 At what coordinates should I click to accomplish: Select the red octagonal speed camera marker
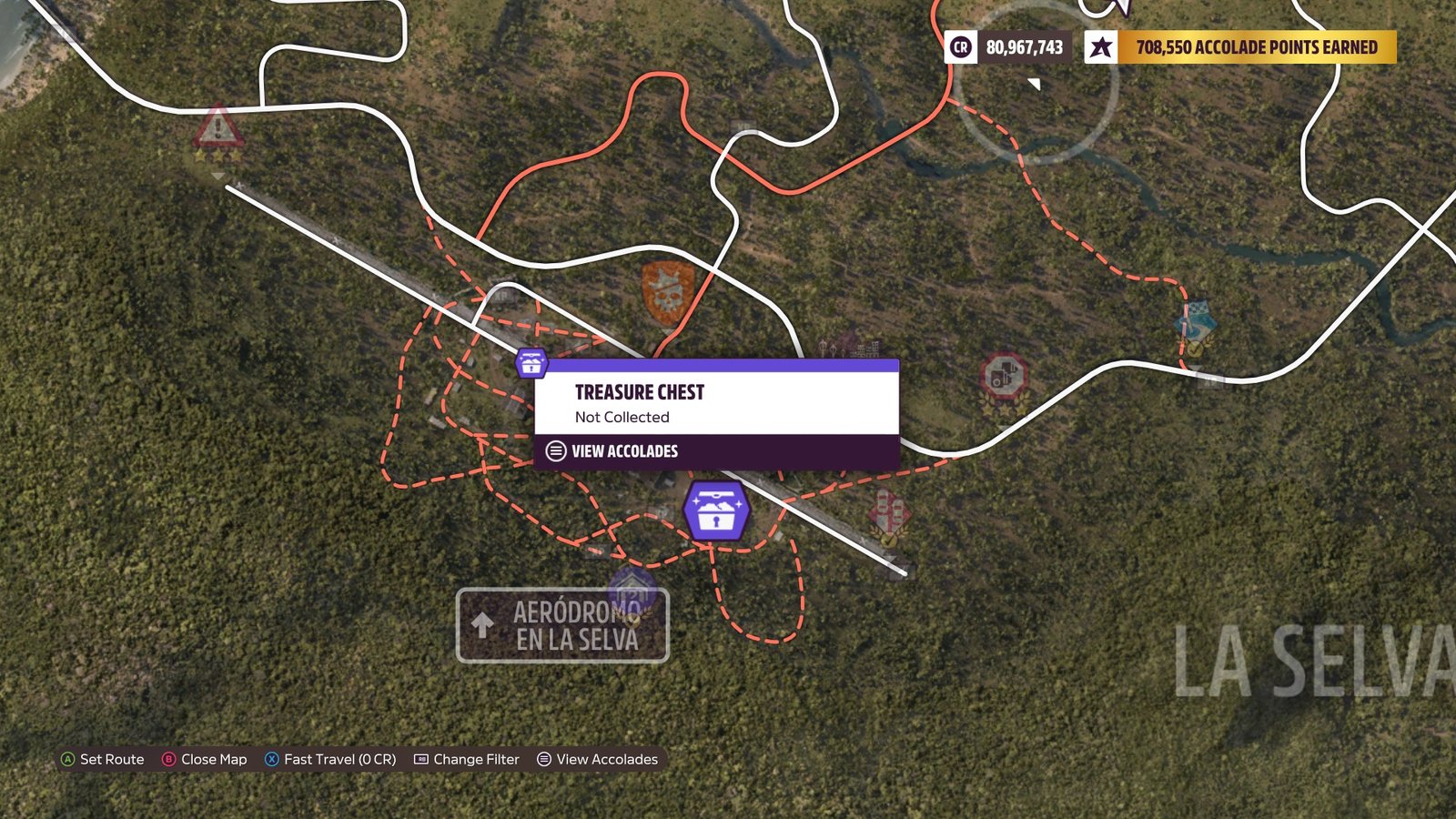pyautogui.click(x=1004, y=375)
